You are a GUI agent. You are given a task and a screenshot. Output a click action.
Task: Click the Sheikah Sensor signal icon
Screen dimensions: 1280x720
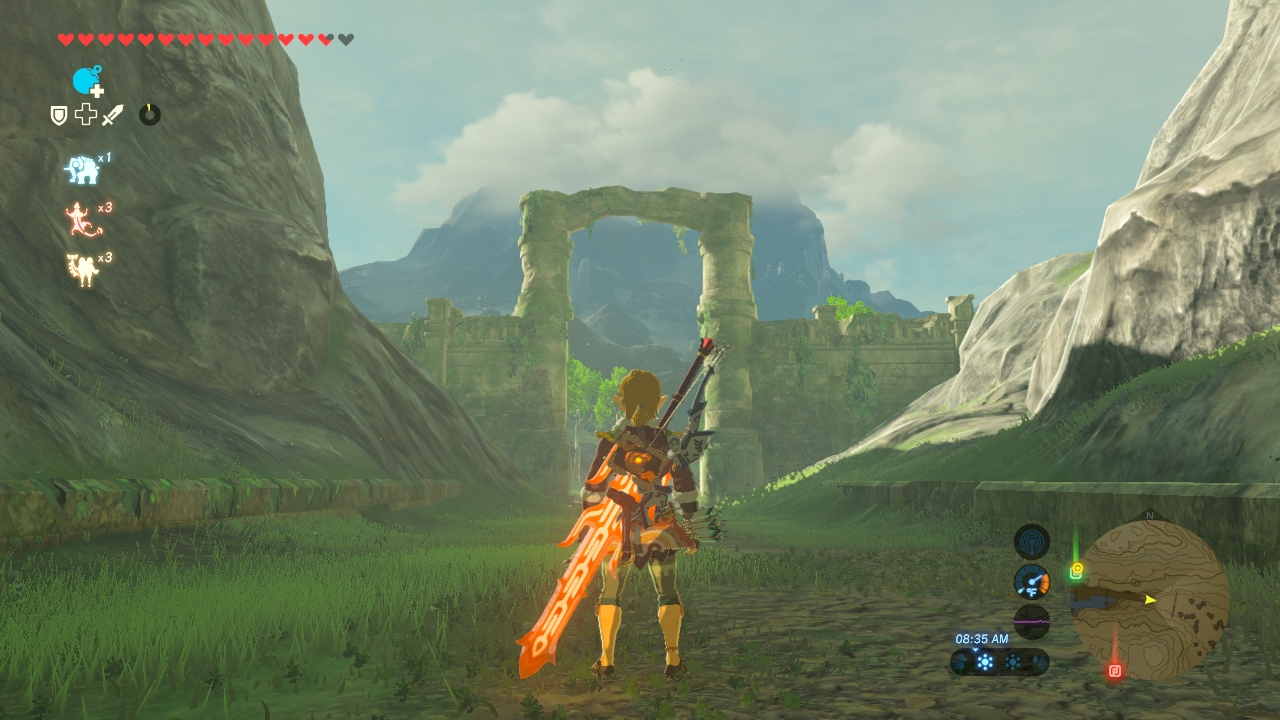(1031, 542)
